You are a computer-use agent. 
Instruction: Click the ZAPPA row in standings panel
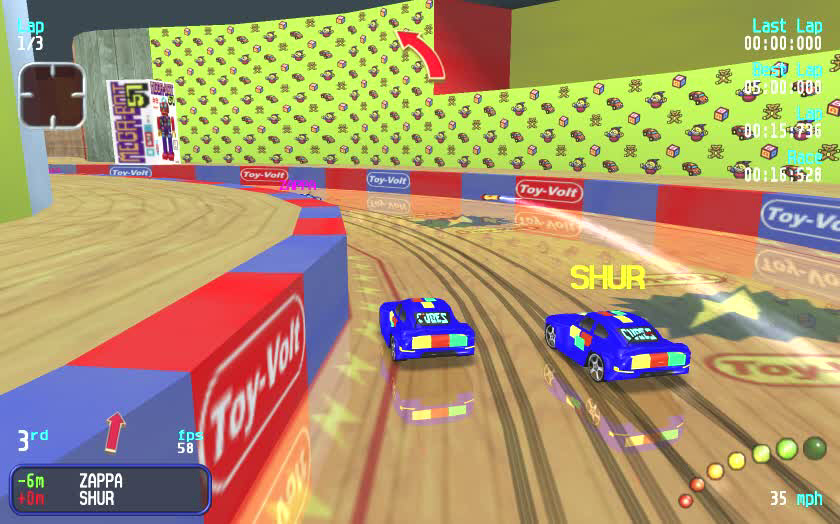pyautogui.click(x=110, y=480)
